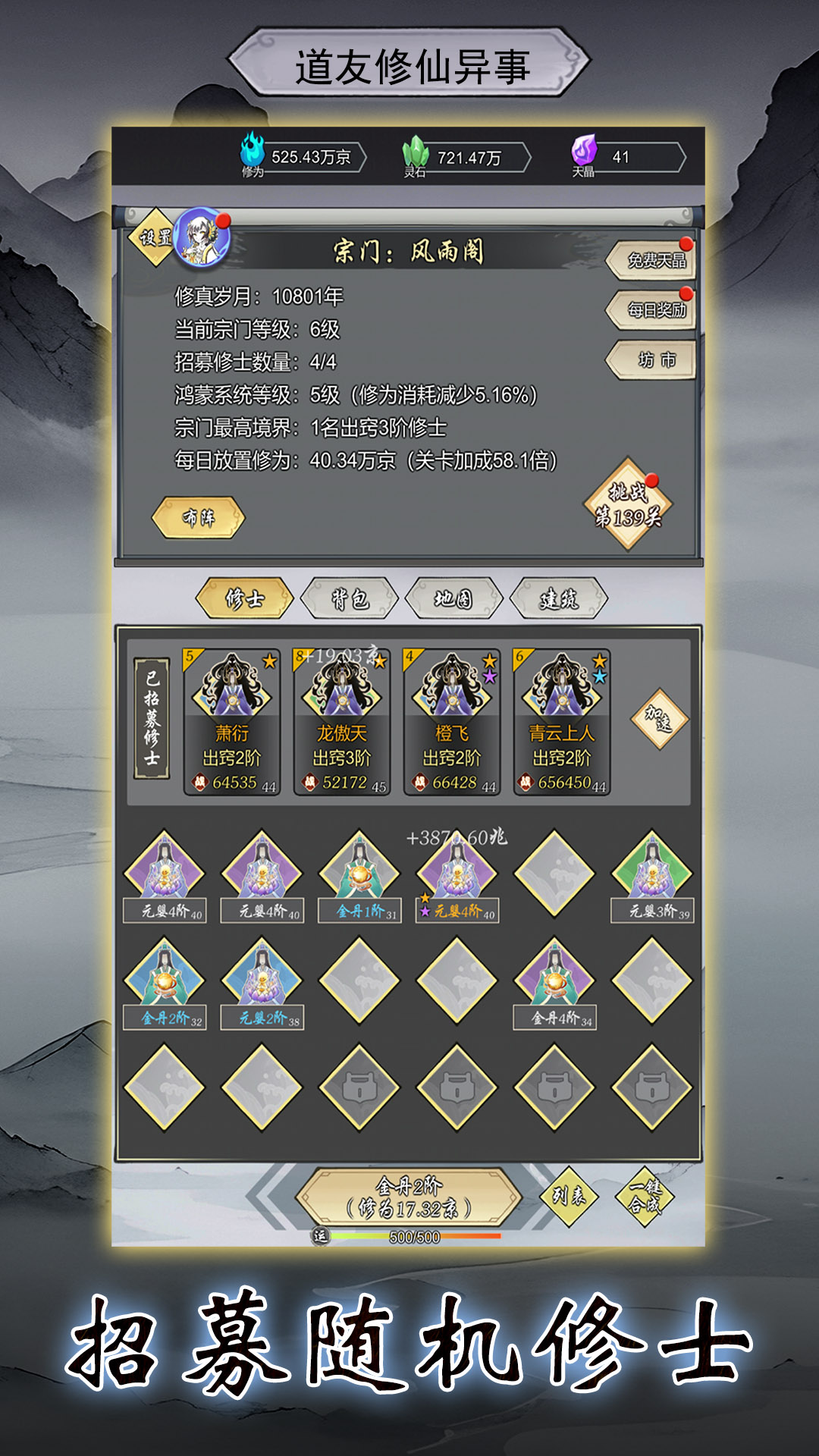Switch to the 修士 cultivators tab
The height and width of the screenshot is (1456, 819).
click(x=244, y=599)
